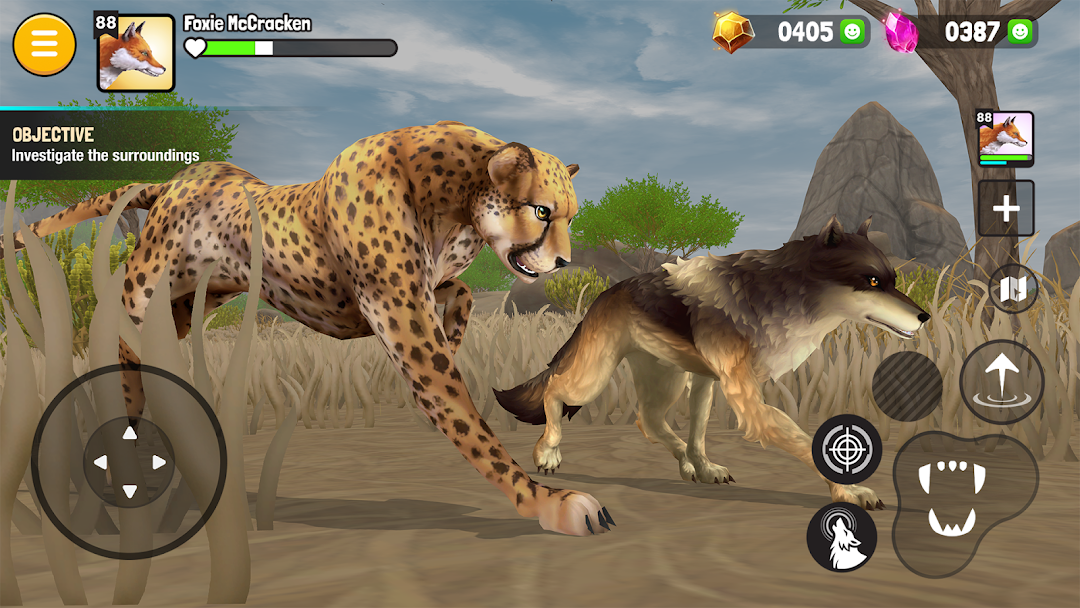Select the fox pack member card
Viewport: 1080px width, 608px height.
point(1005,138)
